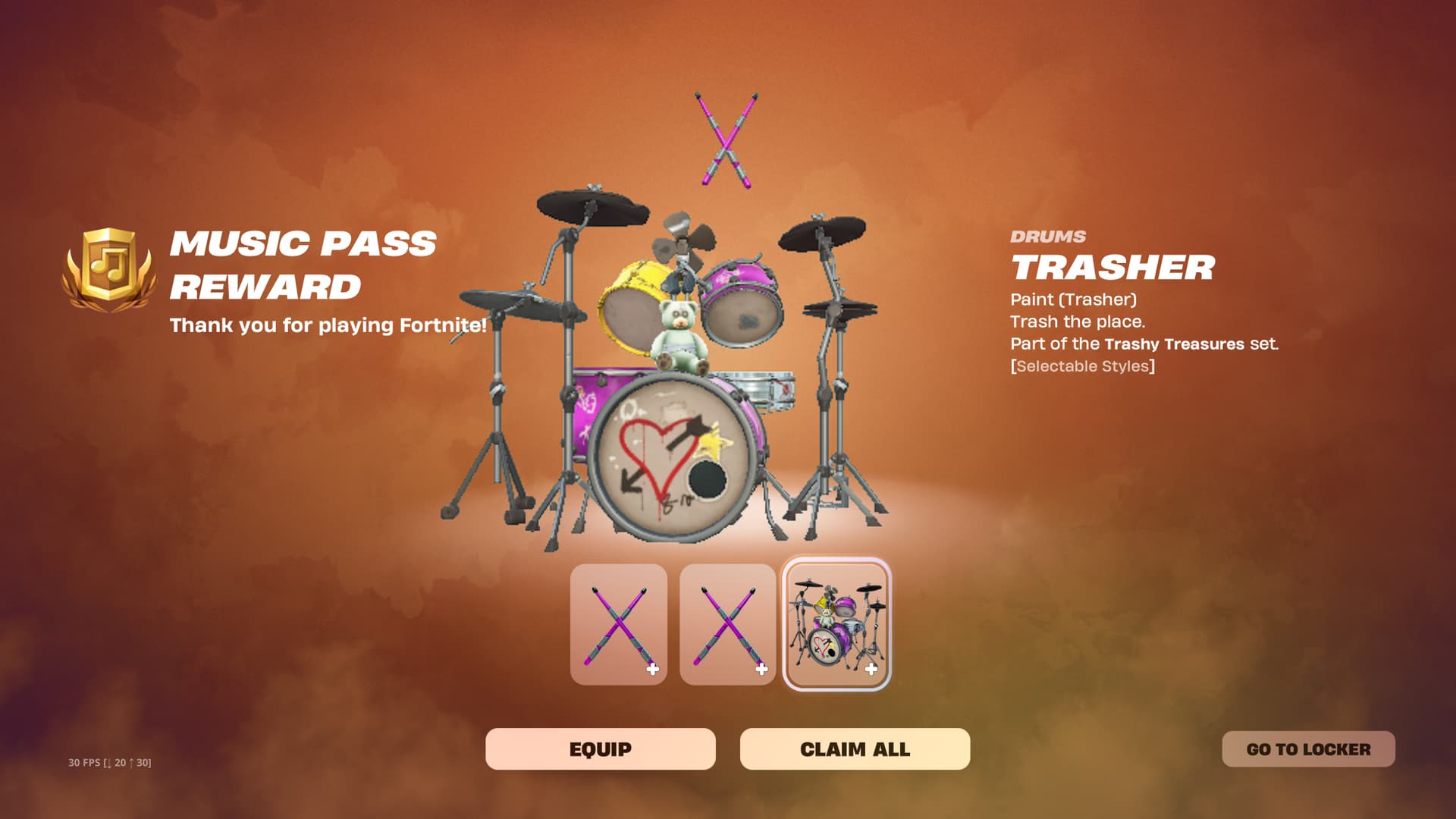Equip the Trasher drums
Viewport: 1456px width, 819px height.
(x=600, y=749)
